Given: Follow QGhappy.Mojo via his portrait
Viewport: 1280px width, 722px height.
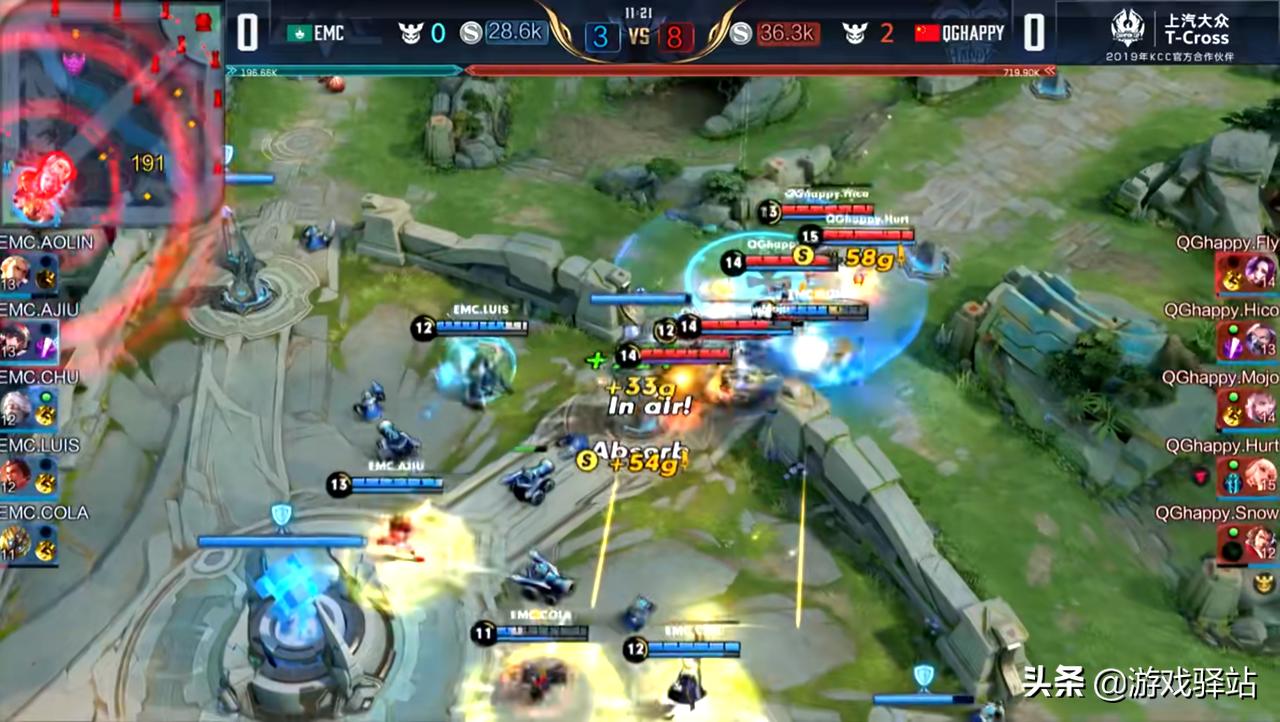Looking at the screenshot, I should 1260,408.
